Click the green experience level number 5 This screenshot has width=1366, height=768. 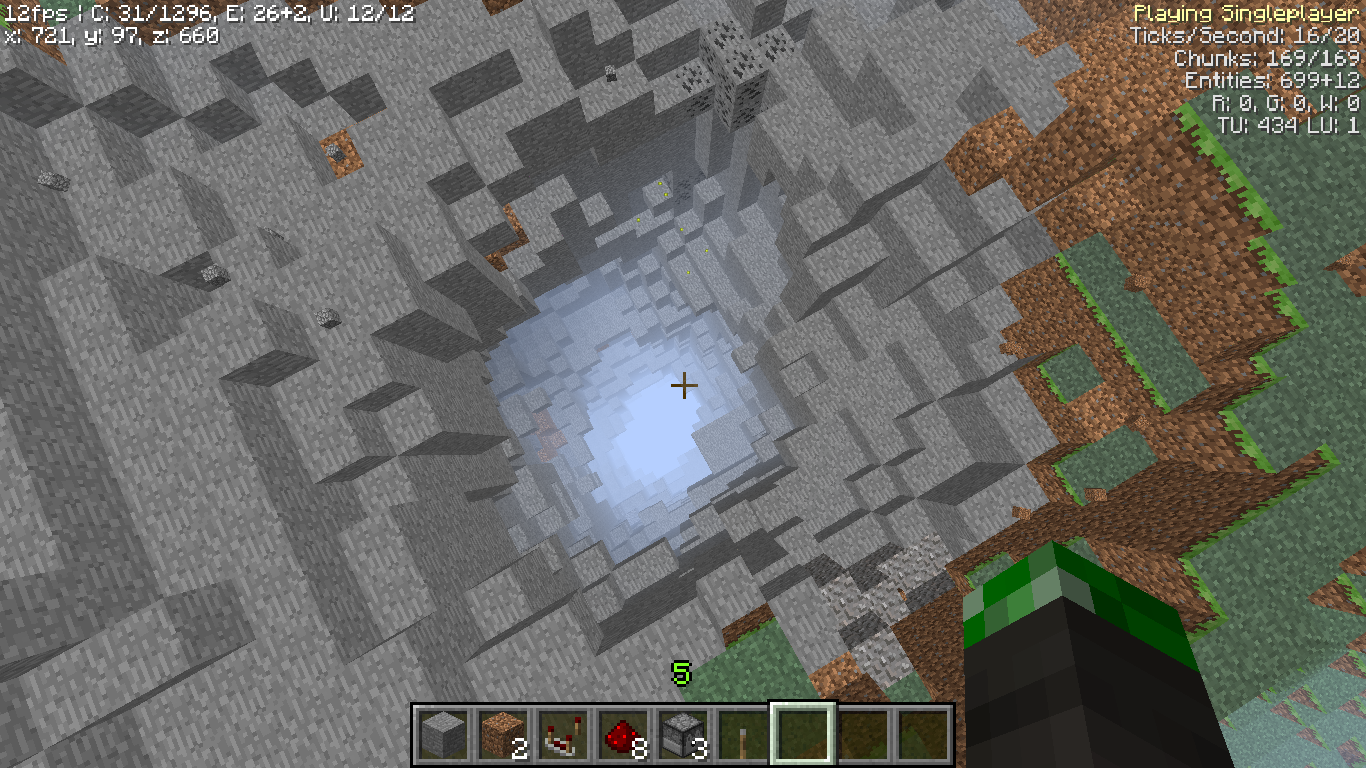(x=683, y=672)
